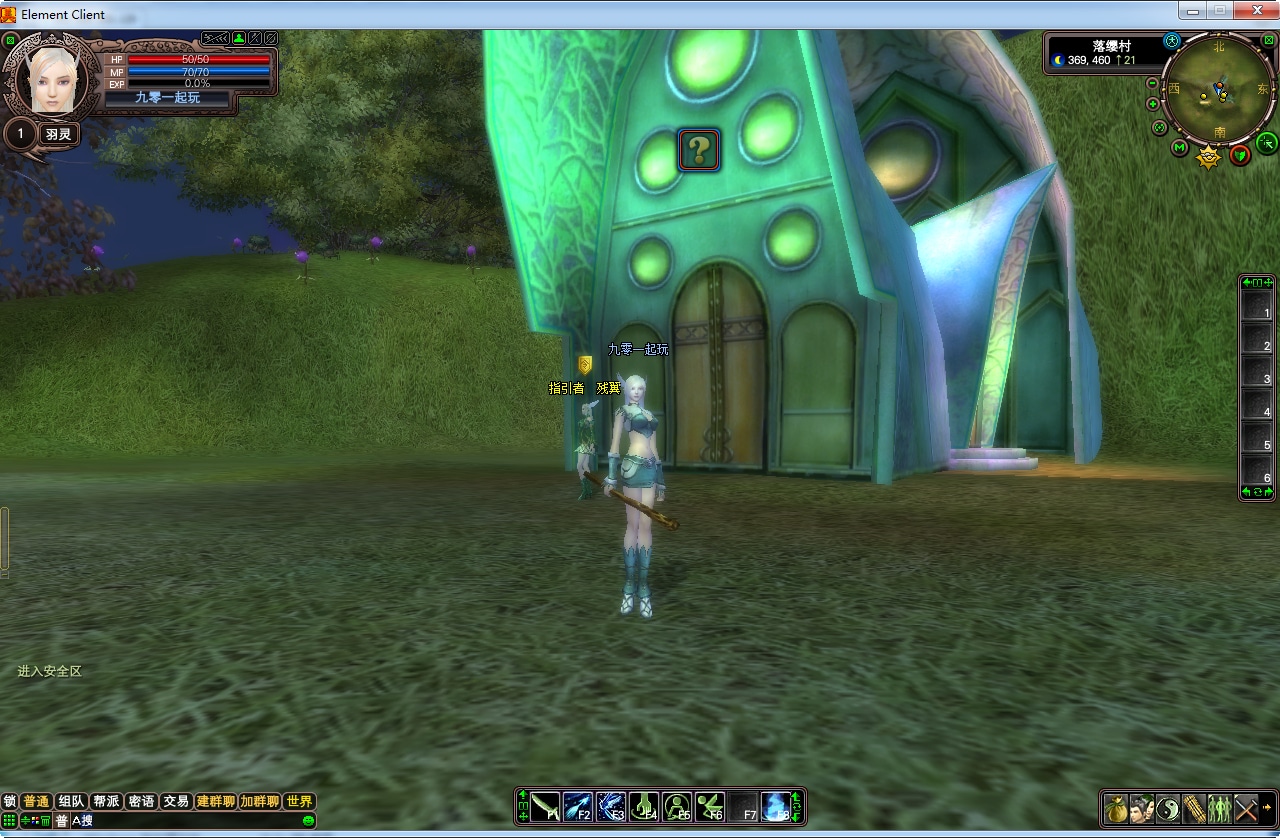The width and height of the screenshot is (1280, 838).
Task: Click the green hand pickup skill in F4
Action: pos(644,806)
